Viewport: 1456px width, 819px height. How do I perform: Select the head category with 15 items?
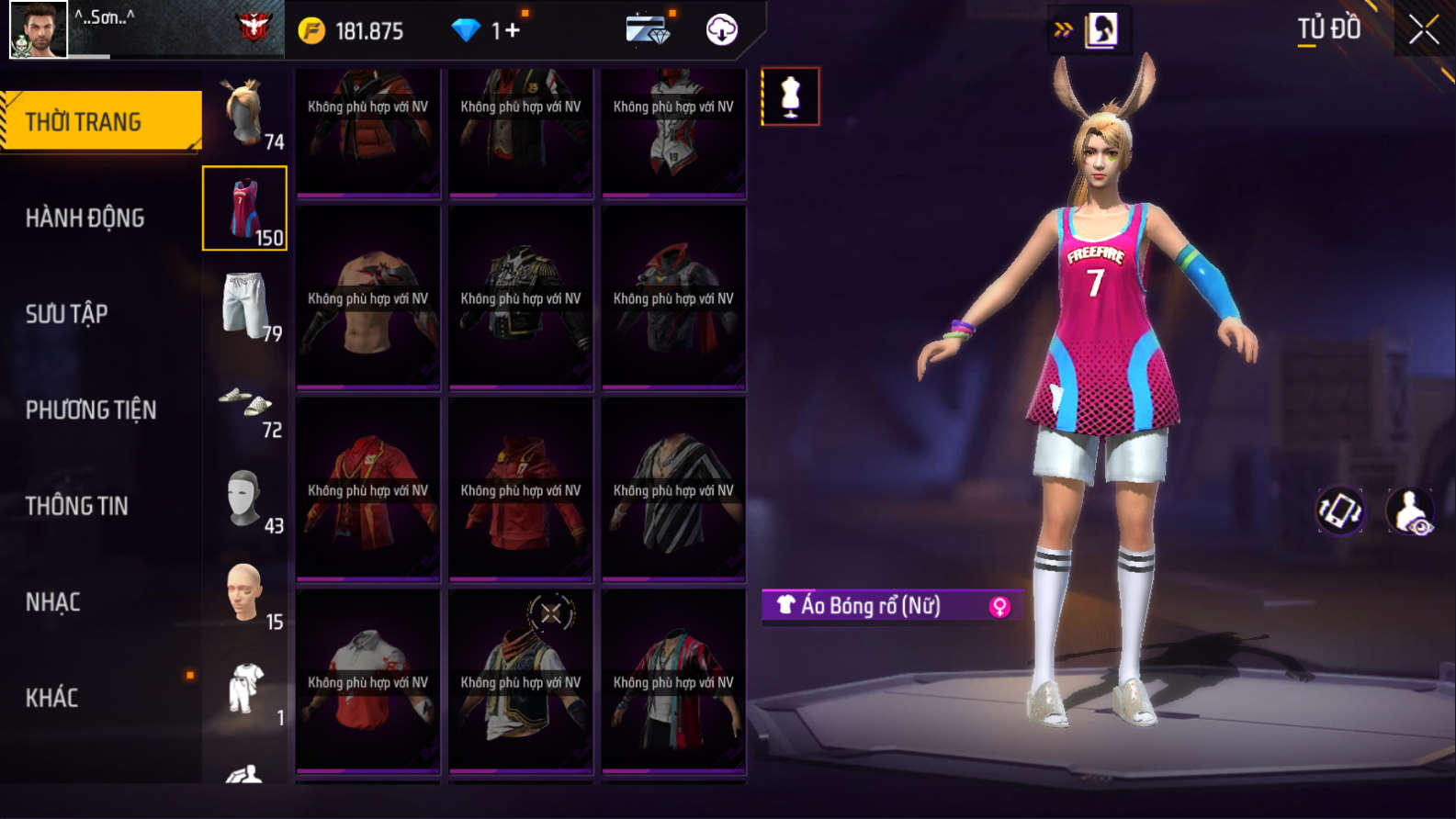click(245, 594)
